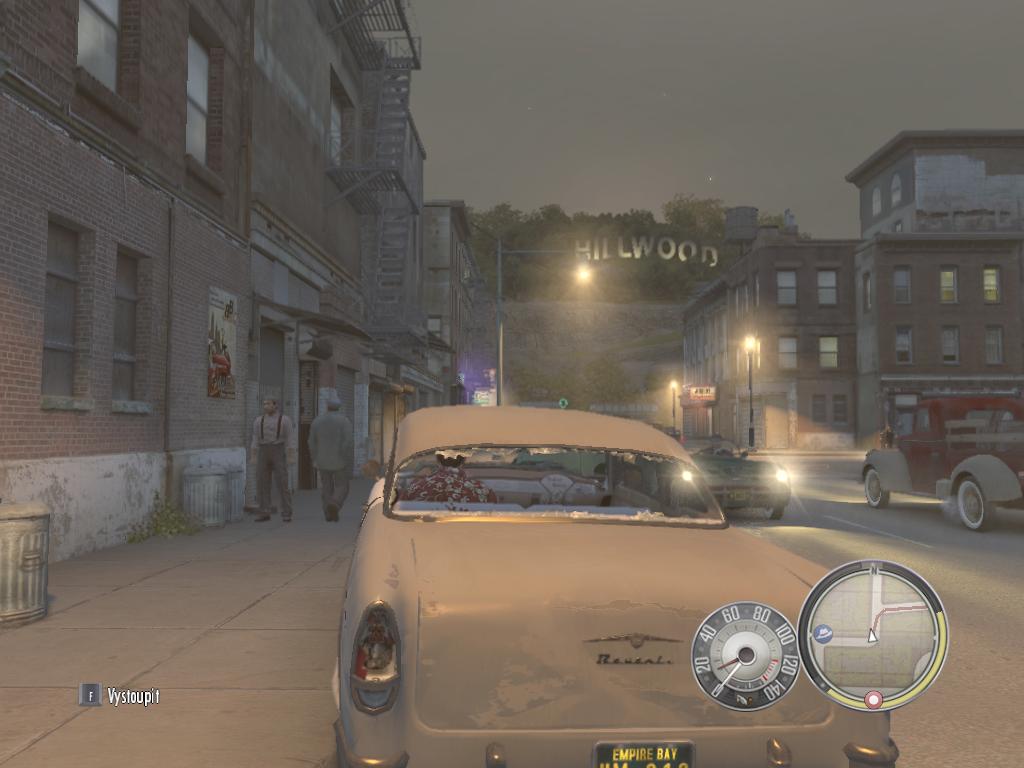The height and width of the screenshot is (768, 1024).
Task: Click the red circle marker on minimap edge
Action: [x=874, y=699]
